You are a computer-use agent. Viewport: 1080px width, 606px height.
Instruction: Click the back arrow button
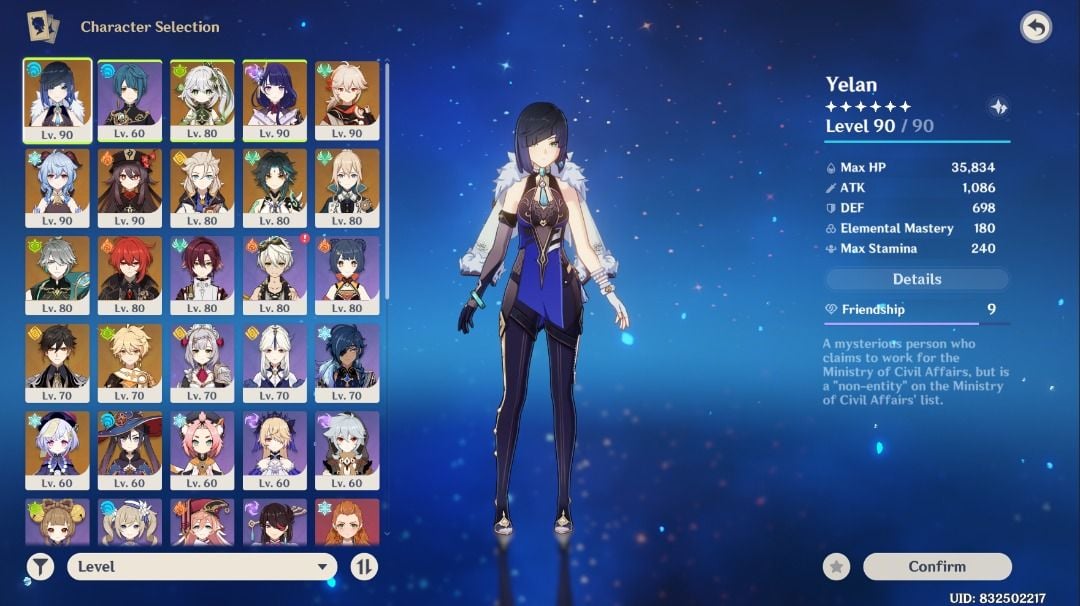pos(1036,27)
